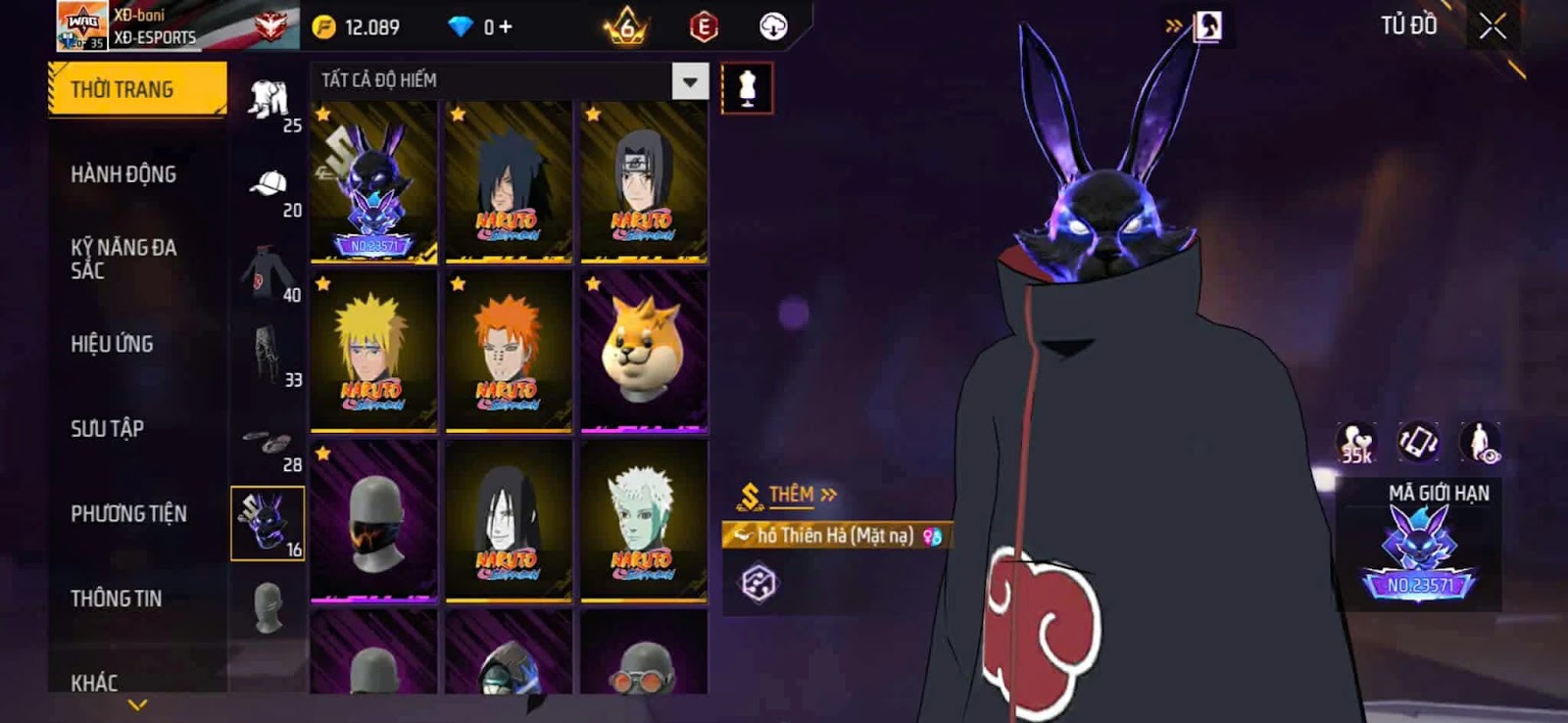The image size is (1568, 723).
Task: Choose the Shiba dog head mask
Action: (643, 351)
